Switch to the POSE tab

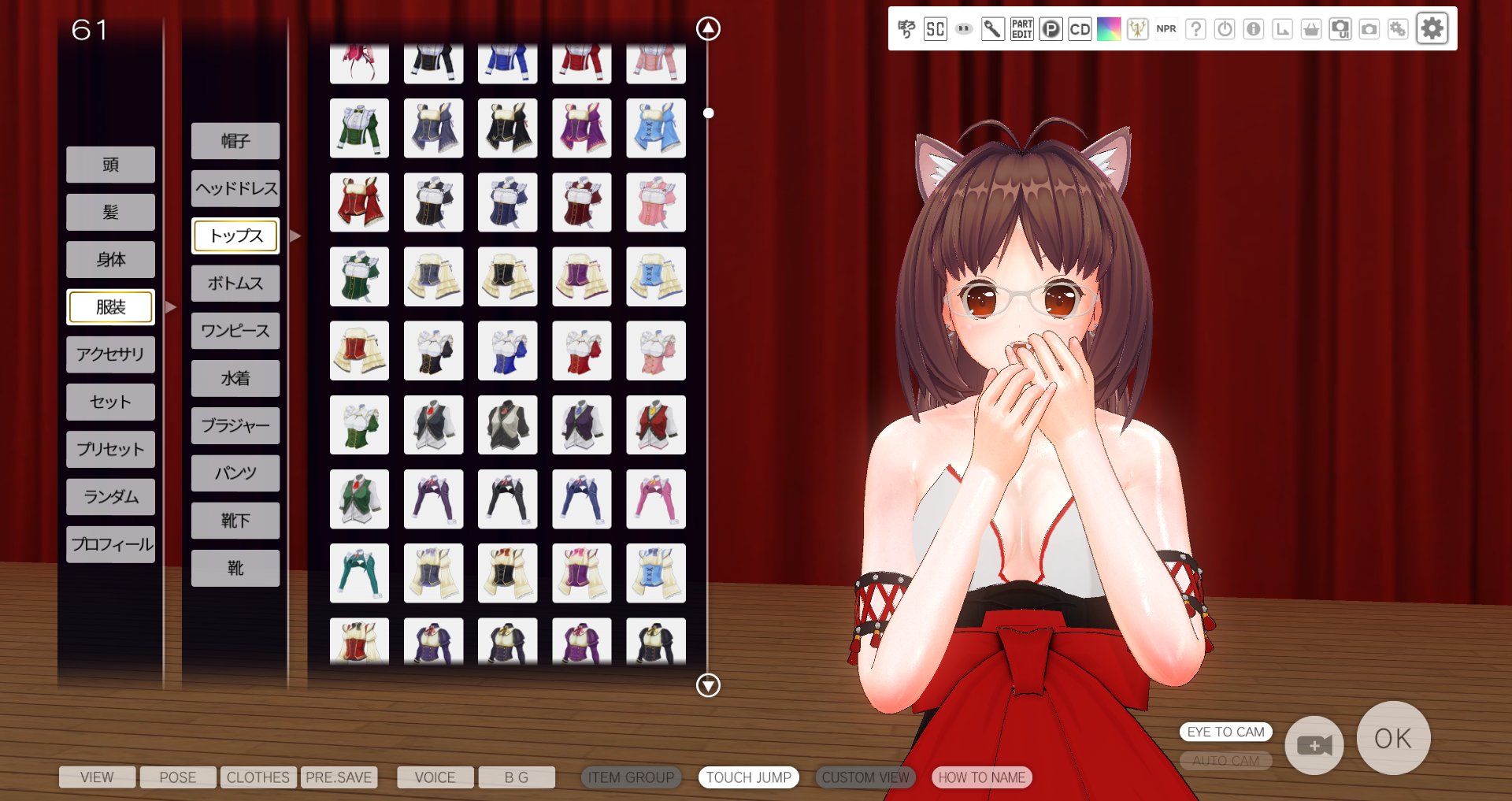[178, 777]
